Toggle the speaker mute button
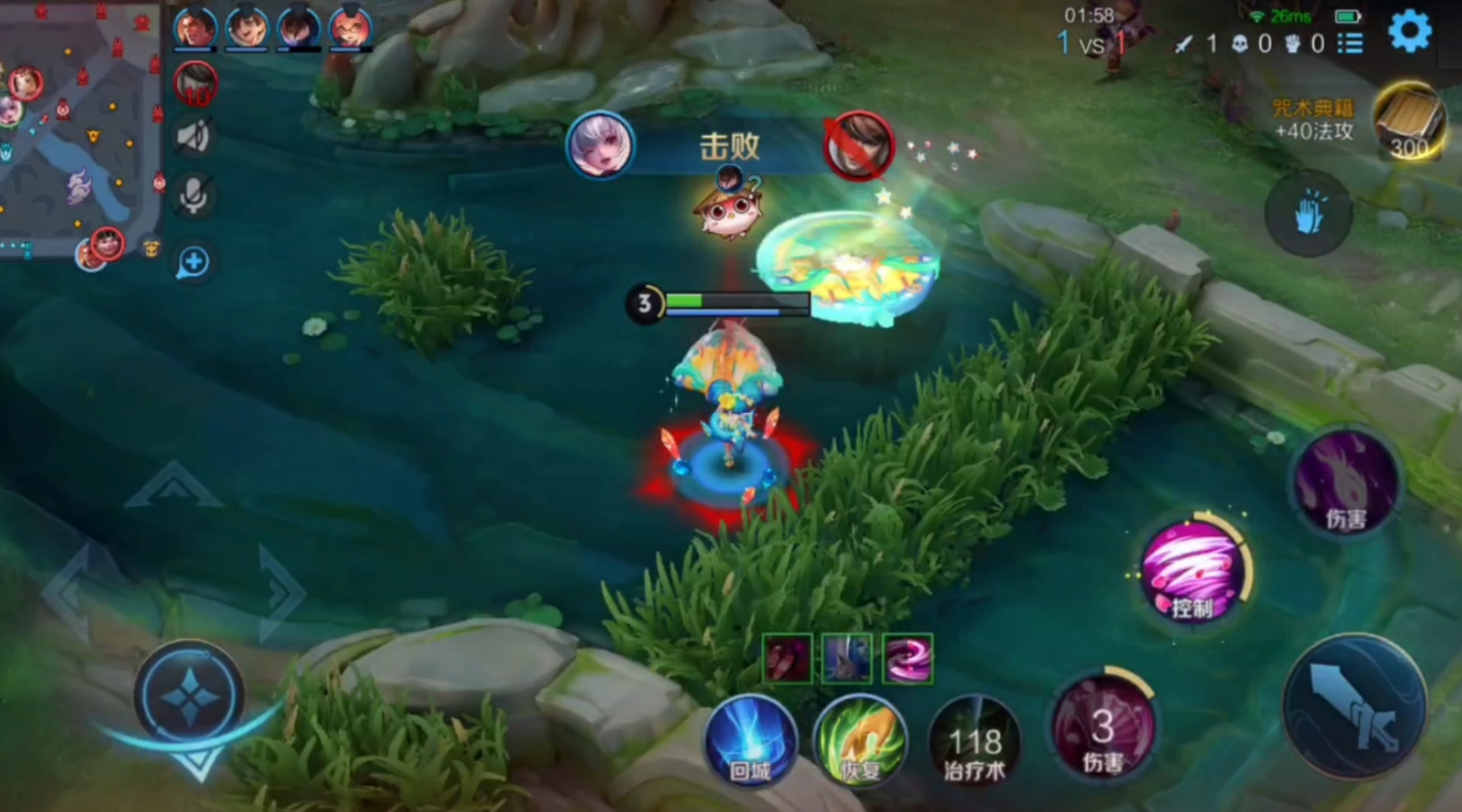 coord(194,137)
